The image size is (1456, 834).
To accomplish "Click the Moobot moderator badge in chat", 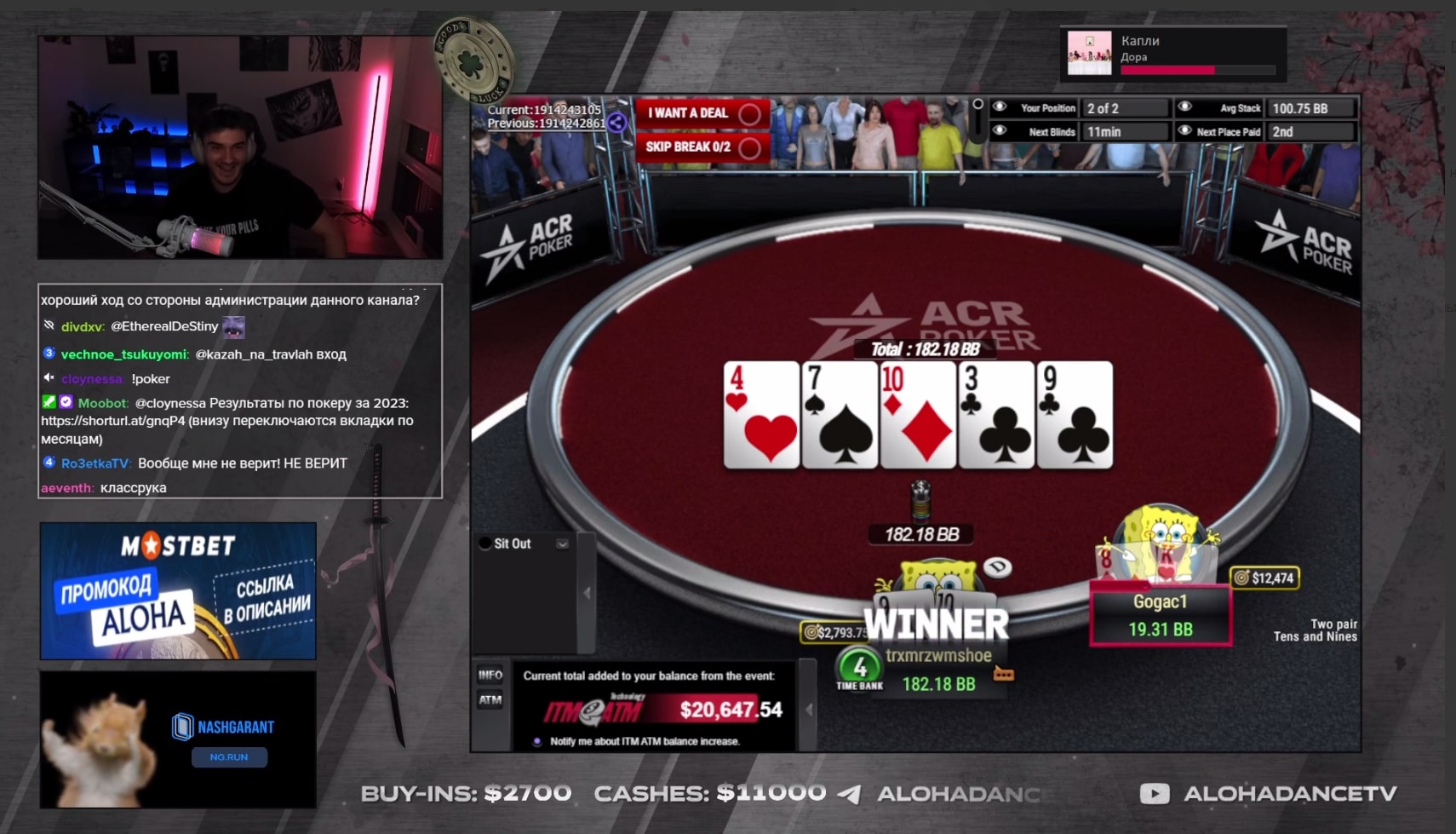I will [48, 400].
